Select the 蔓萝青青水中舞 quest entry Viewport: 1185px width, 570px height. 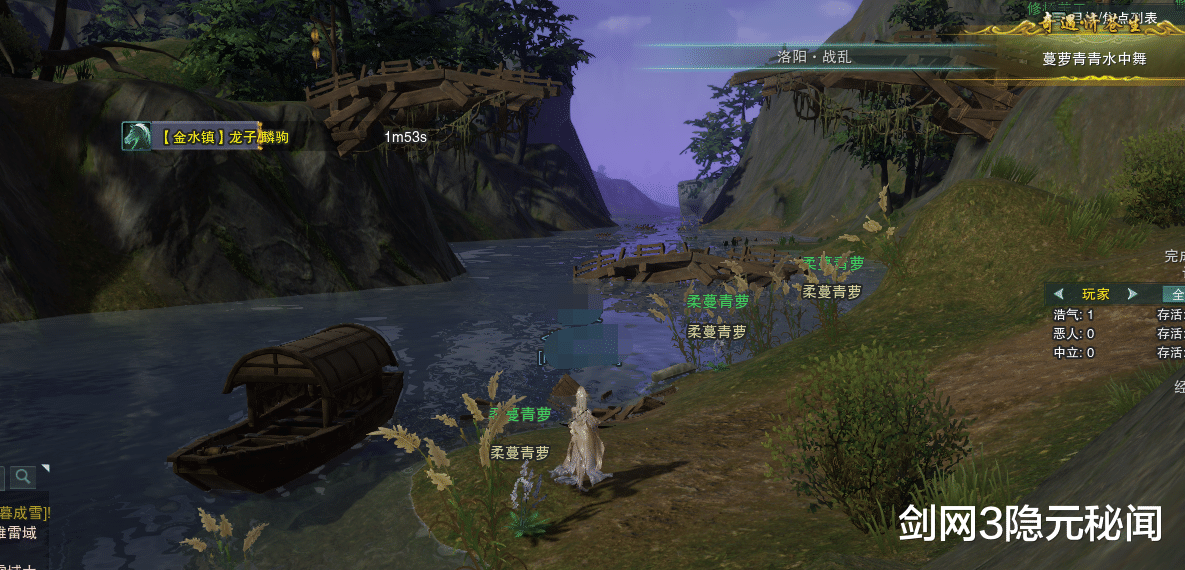coord(1094,59)
